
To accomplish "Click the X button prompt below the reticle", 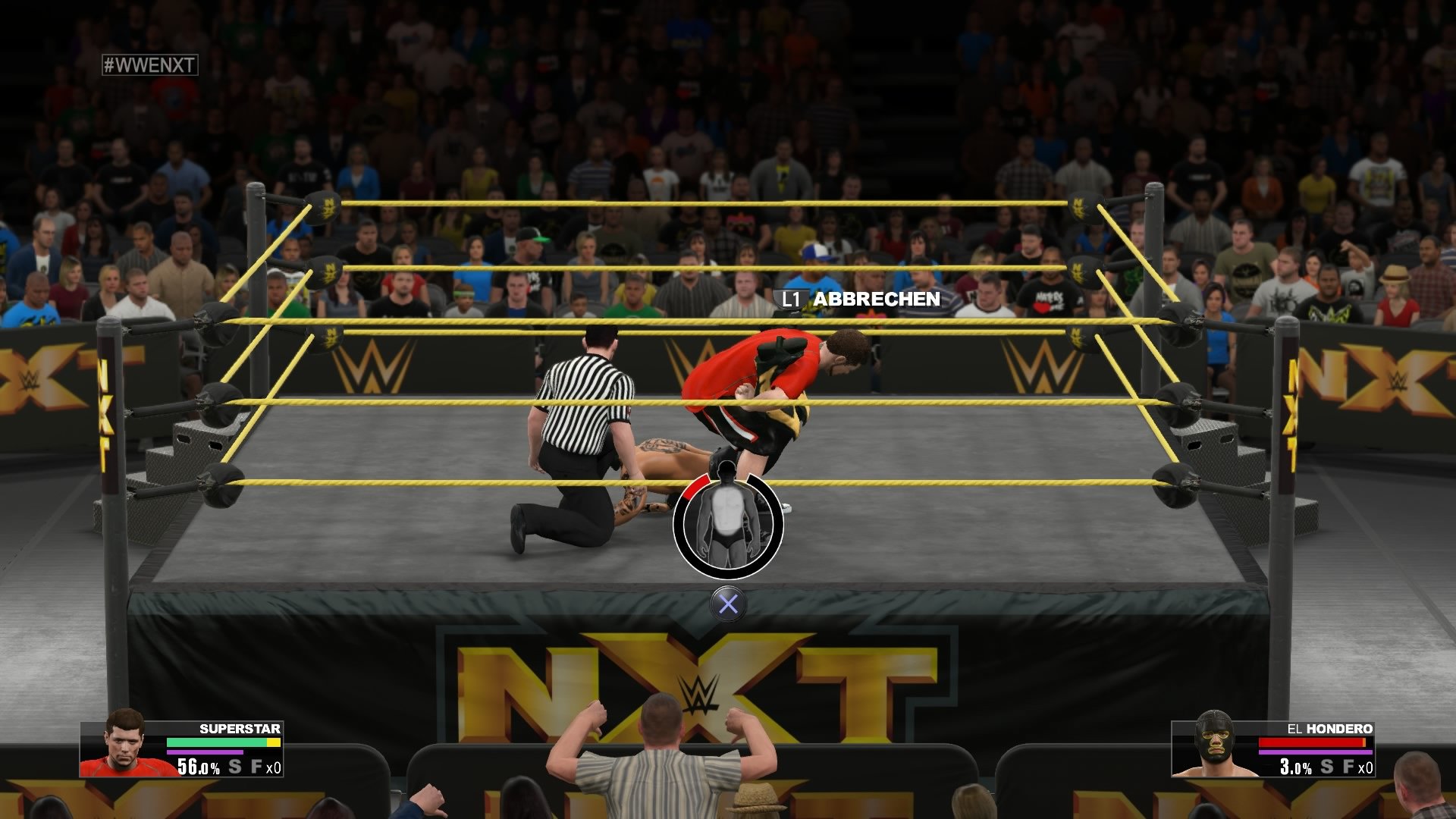I will pos(729,603).
